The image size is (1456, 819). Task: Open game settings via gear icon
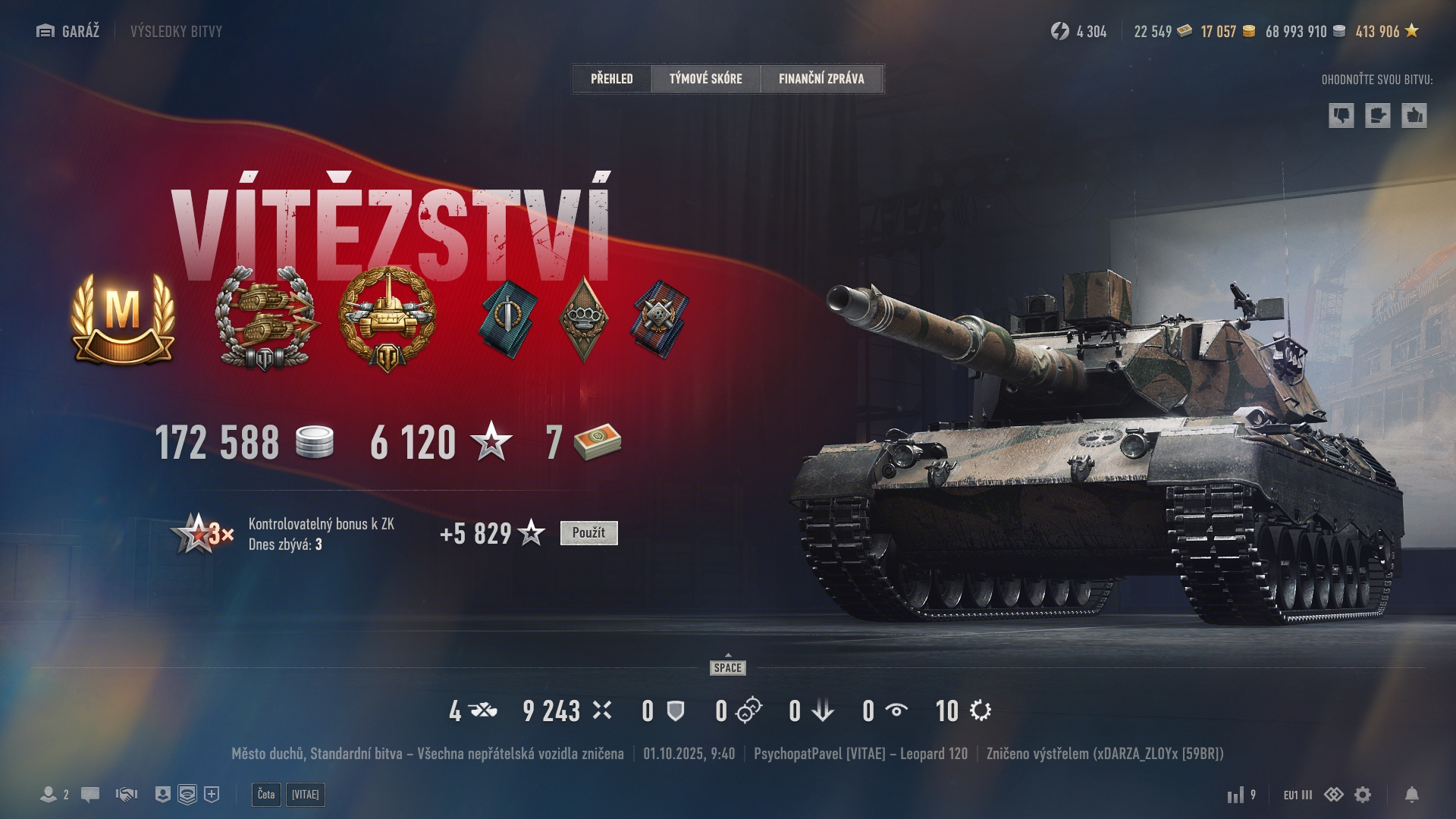point(1363,795)
